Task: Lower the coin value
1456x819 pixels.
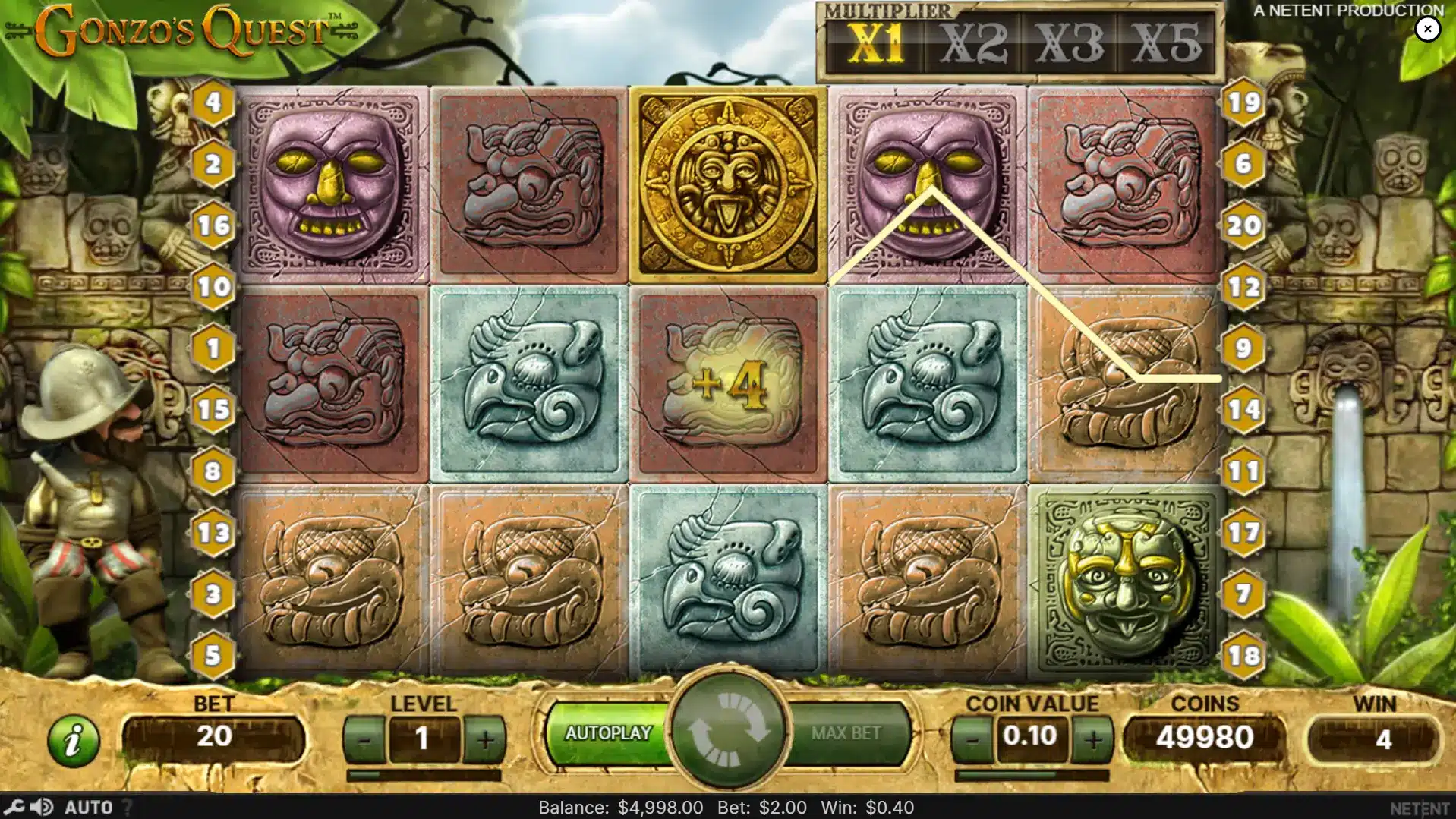Action: coord(972,739)
